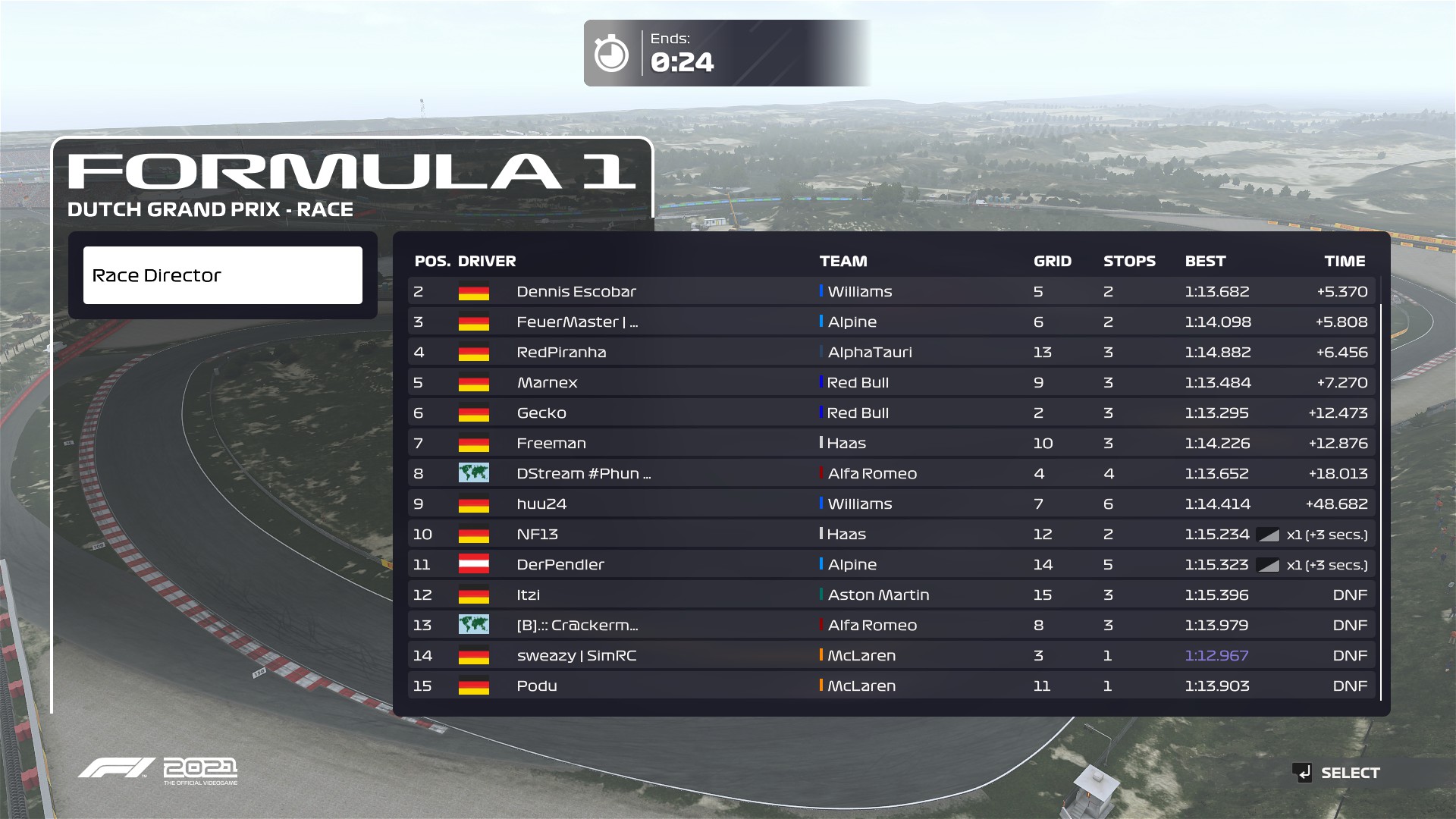Screen dimensions: 1456x819
Task: Select Marnex in the results list
Action: point(891,382)
